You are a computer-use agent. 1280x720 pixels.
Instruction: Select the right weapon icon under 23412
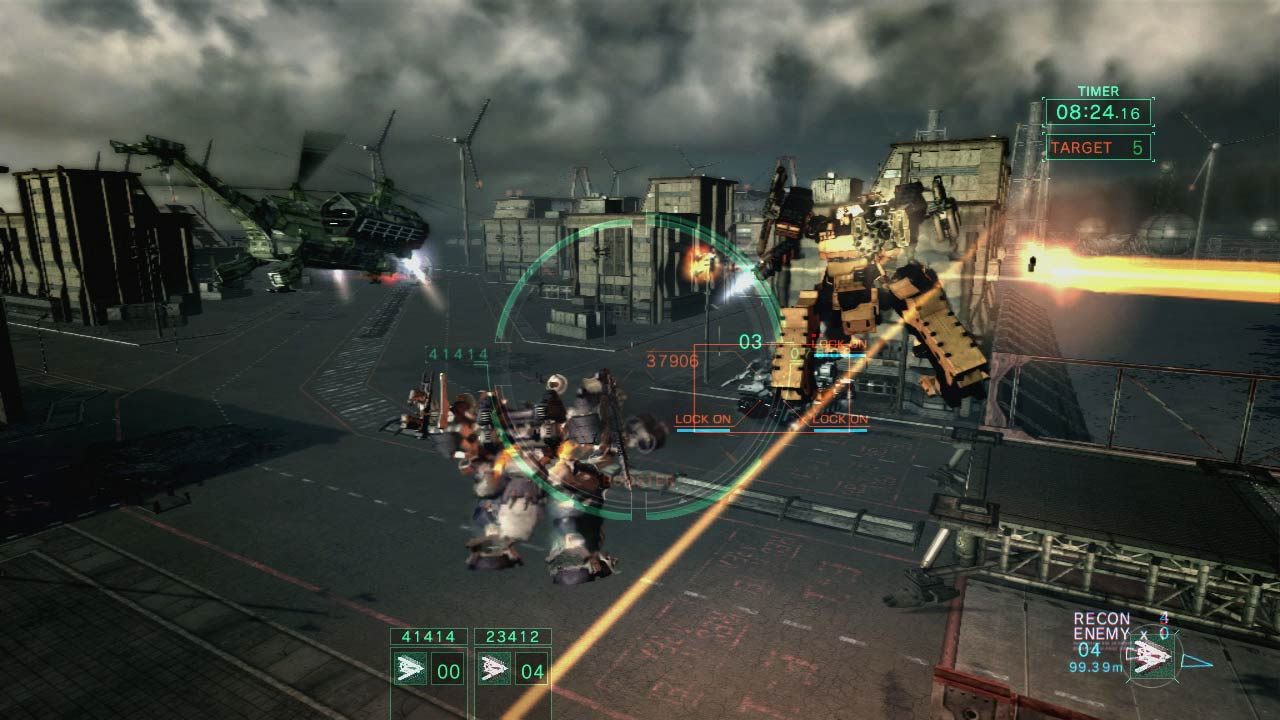pos(494,669)
